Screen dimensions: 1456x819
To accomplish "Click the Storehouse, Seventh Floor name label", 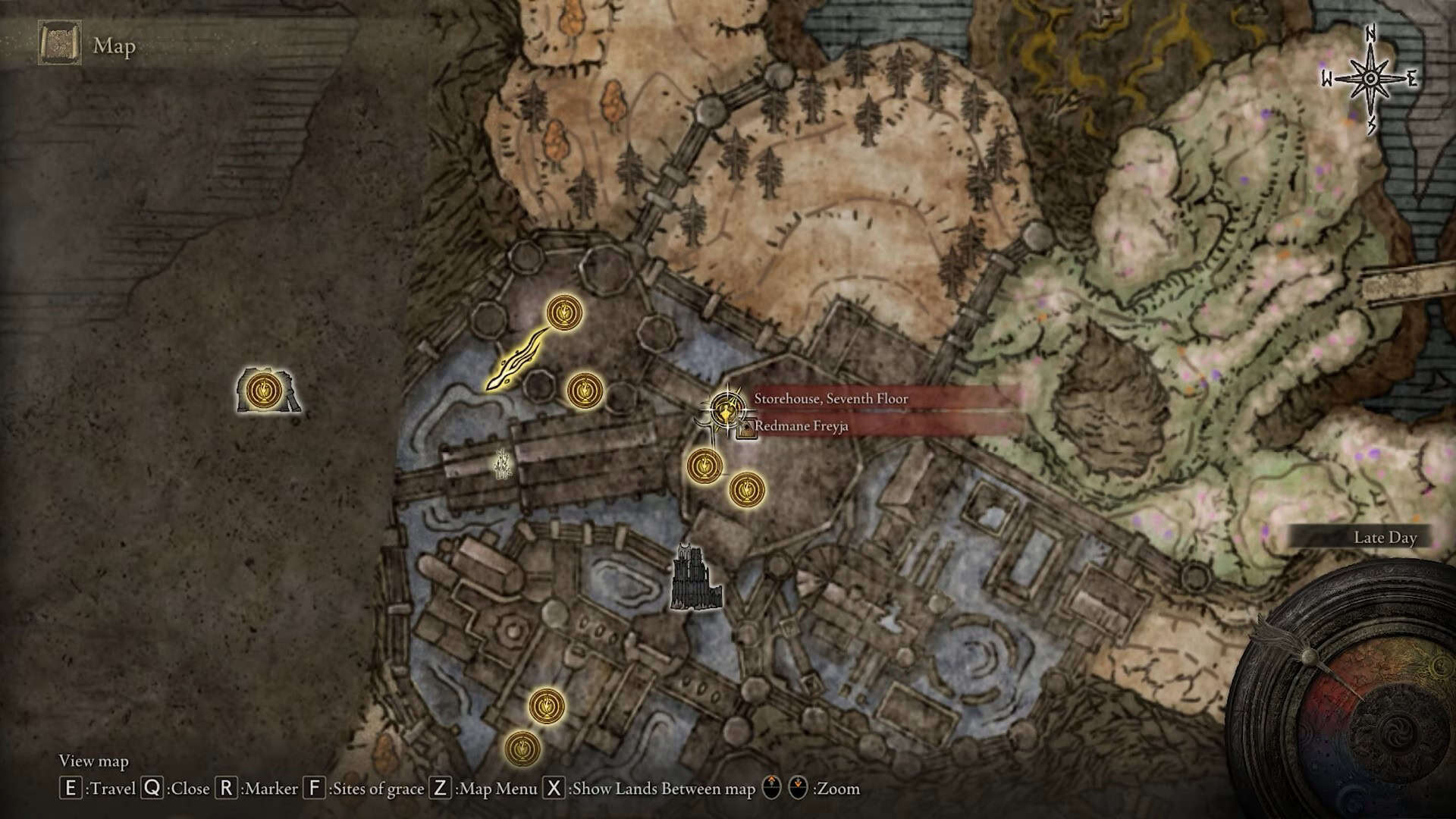I will [x=830, y=399].
